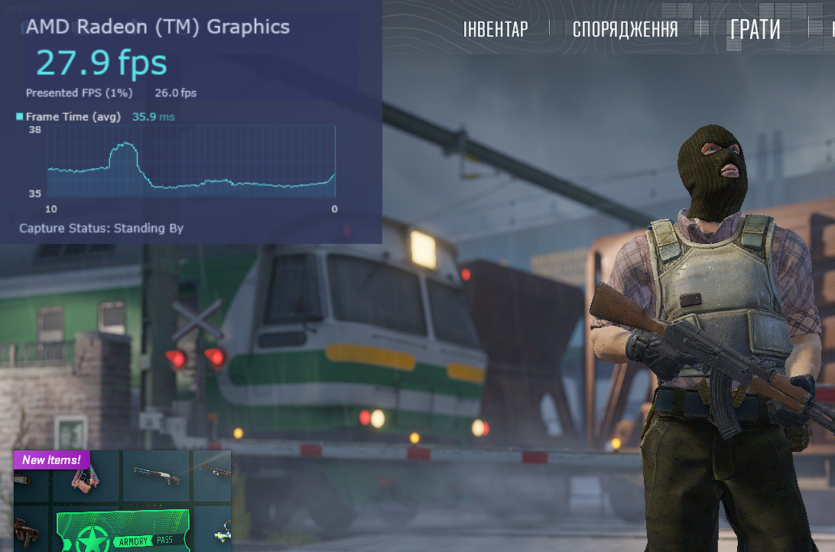Click the purple New Items! label

click(52, 460)
